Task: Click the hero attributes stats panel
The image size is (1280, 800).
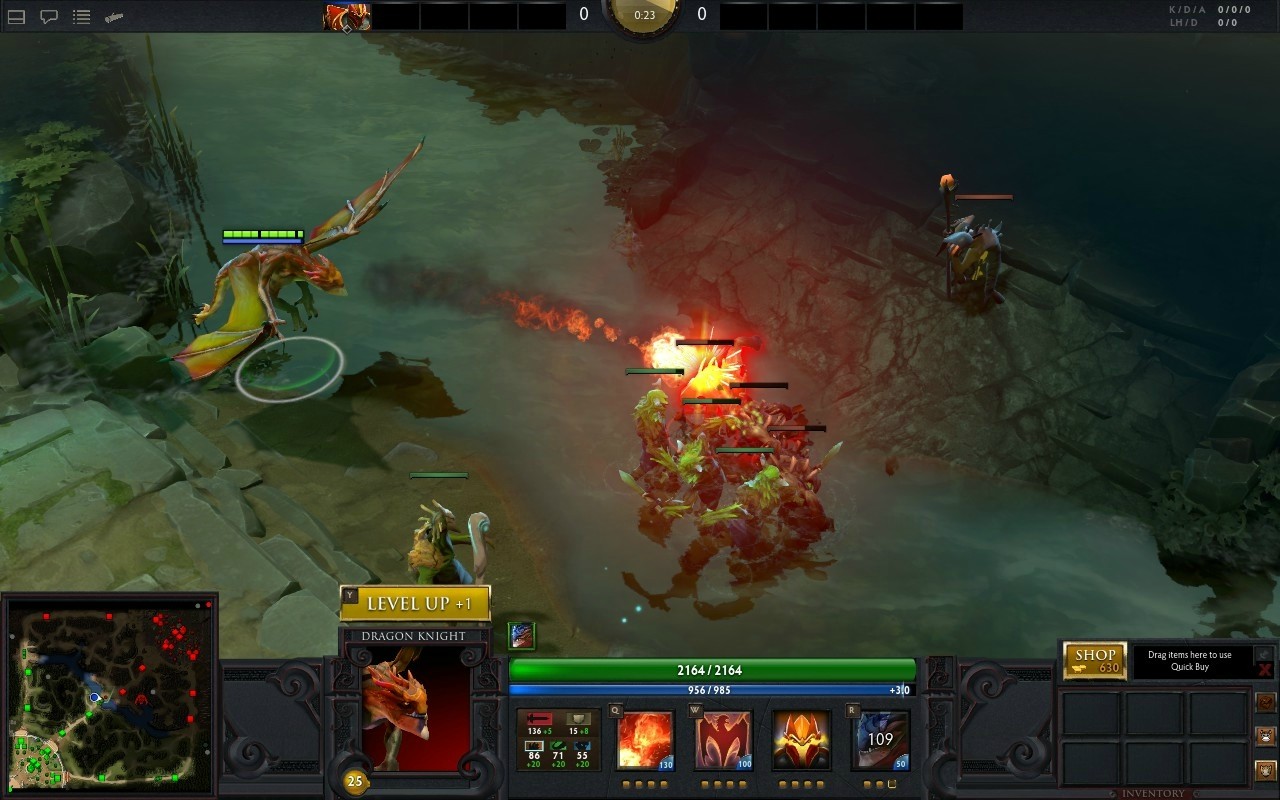Action: pyautogui.click(x=558, y=740)
